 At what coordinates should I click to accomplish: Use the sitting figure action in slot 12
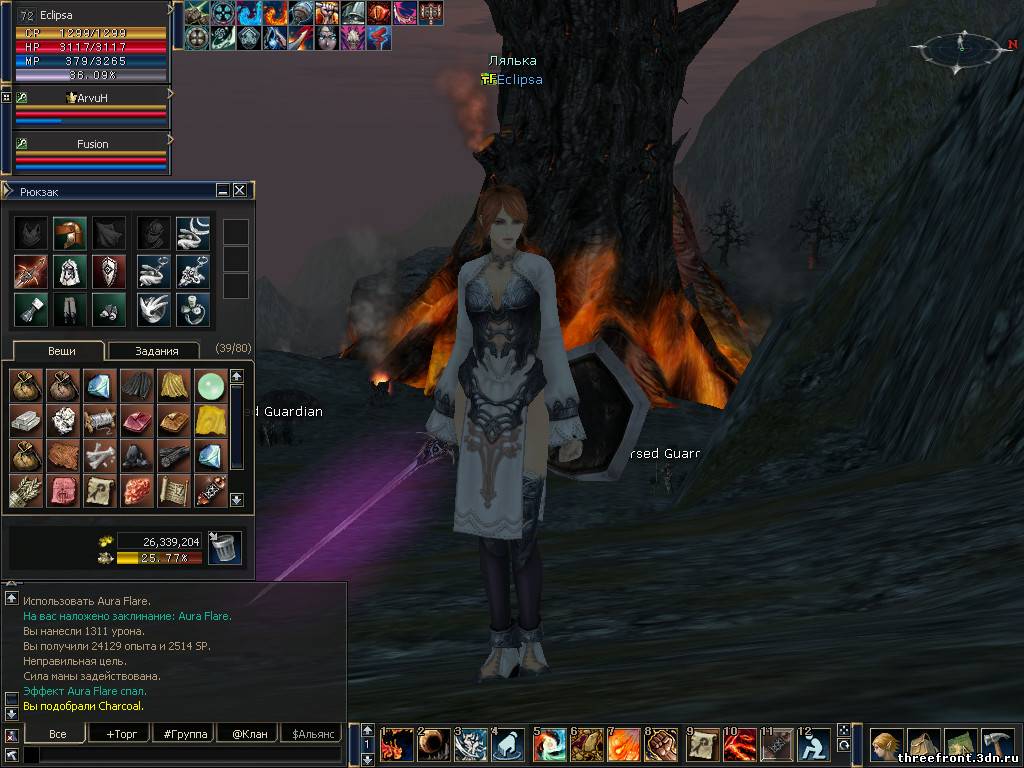(x=813, y=745)
